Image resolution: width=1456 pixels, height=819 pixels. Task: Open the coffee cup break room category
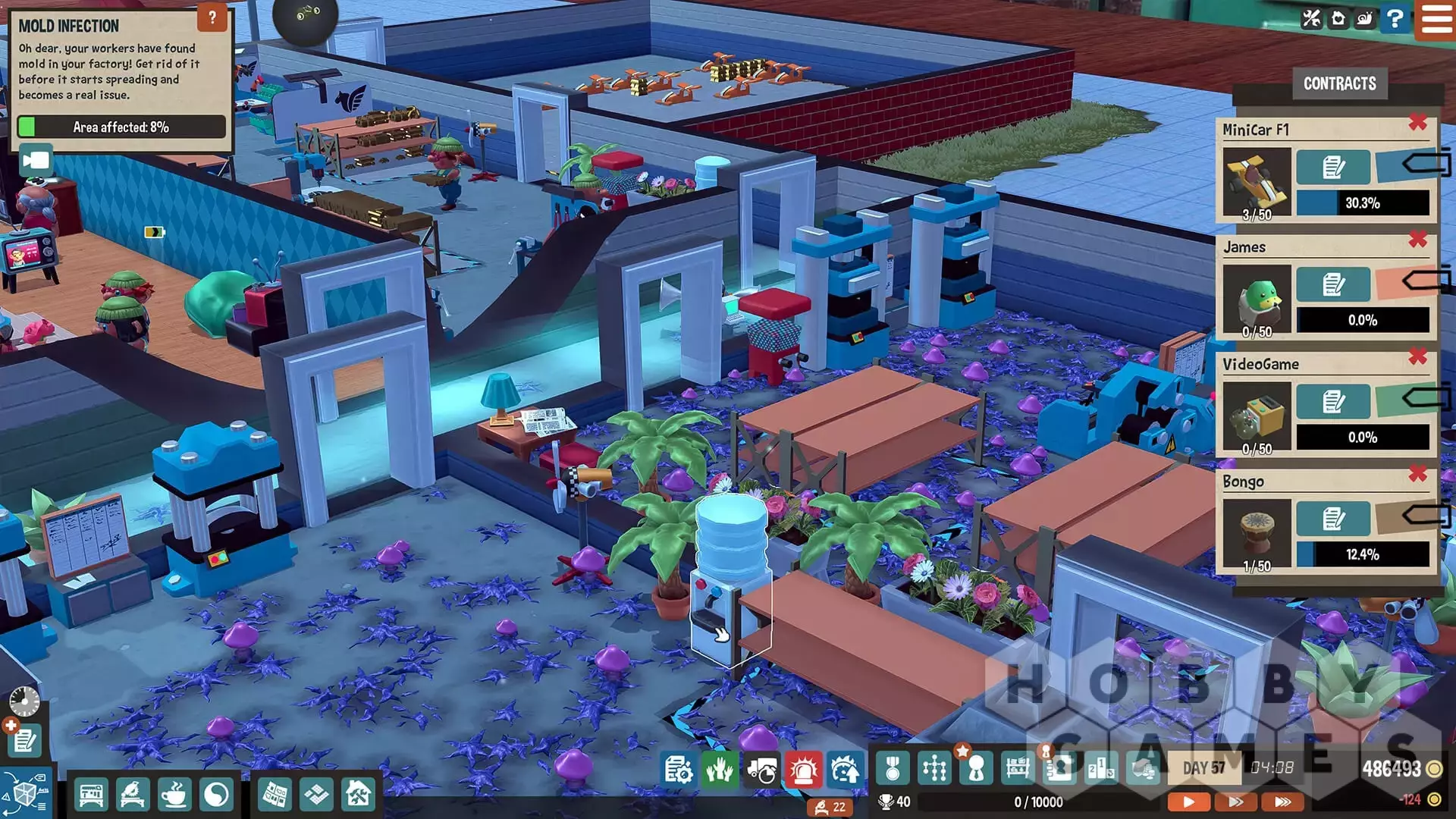[x=174, y=795]
